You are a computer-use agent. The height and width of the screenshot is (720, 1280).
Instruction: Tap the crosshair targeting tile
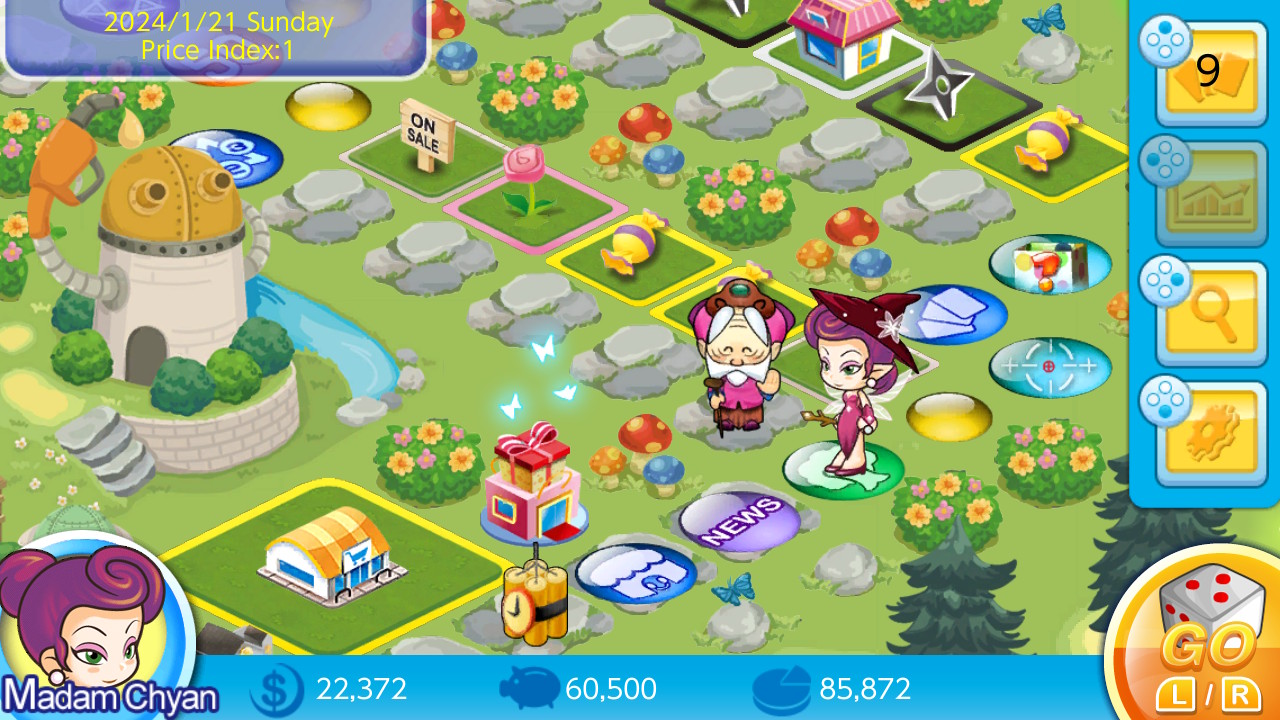point(1050,367)
